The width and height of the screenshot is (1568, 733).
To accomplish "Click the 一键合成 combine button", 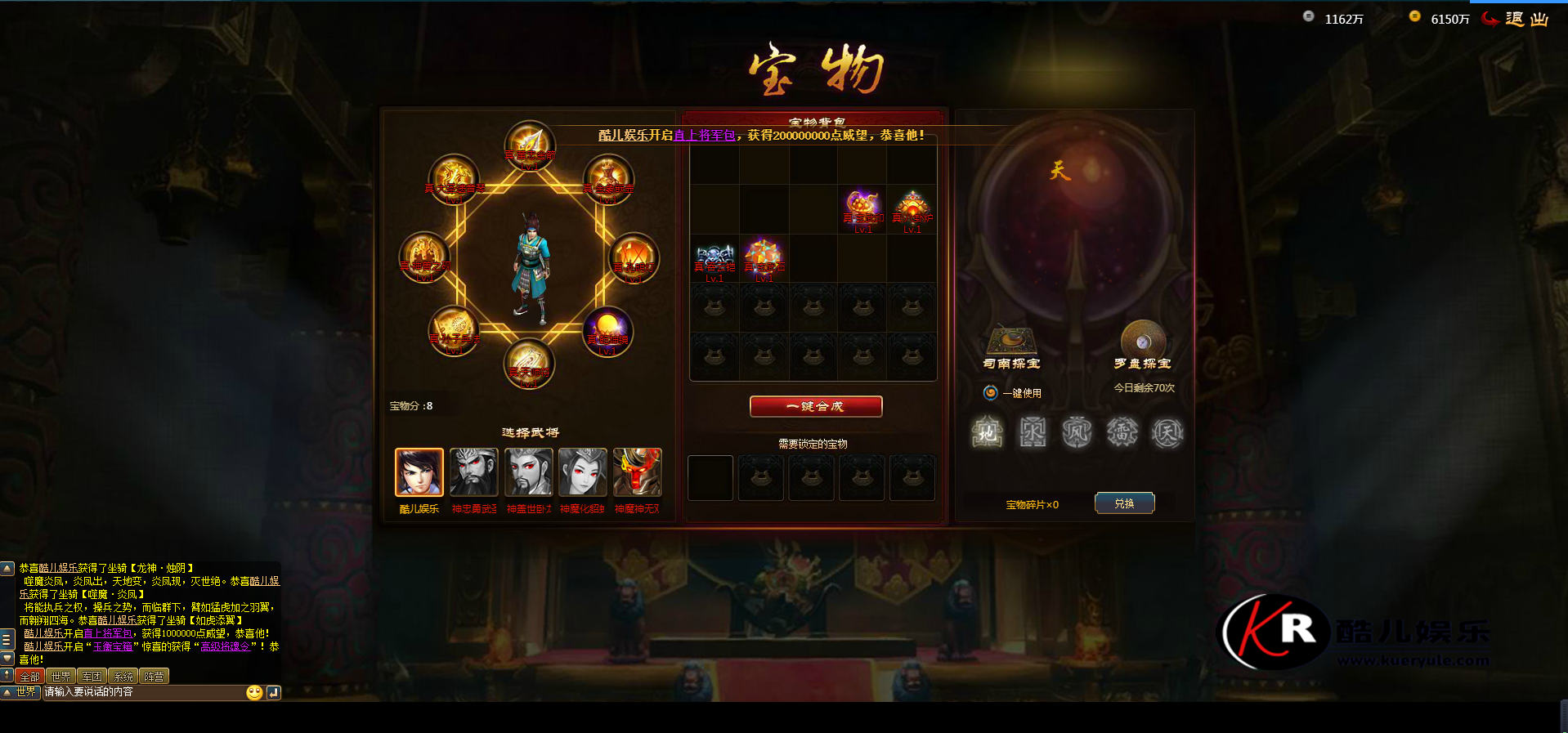I will pyautogui.click(x=815, y=406).
